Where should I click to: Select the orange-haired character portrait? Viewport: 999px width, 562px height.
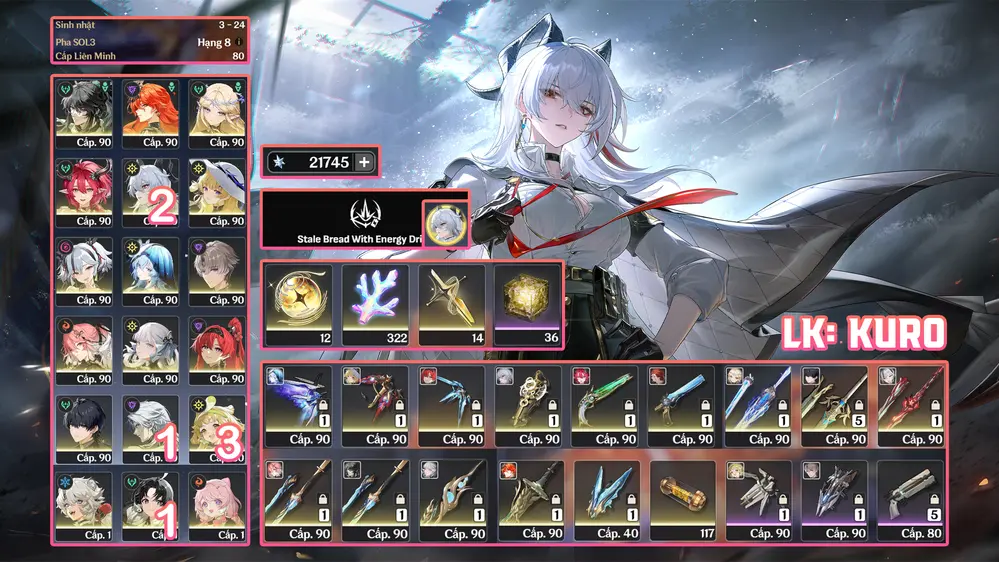(x=151, y=111)
